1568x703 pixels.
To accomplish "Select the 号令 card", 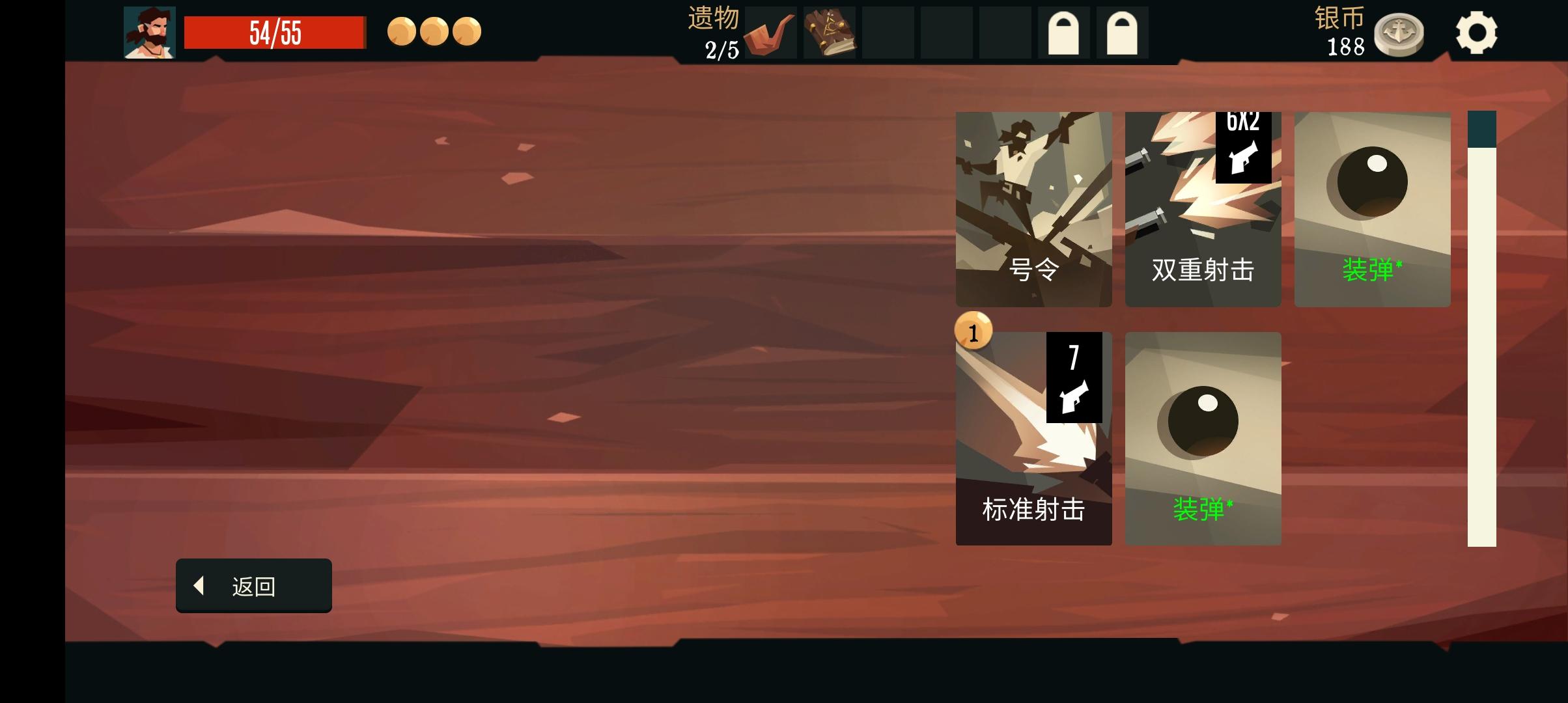I will 1033,208.
